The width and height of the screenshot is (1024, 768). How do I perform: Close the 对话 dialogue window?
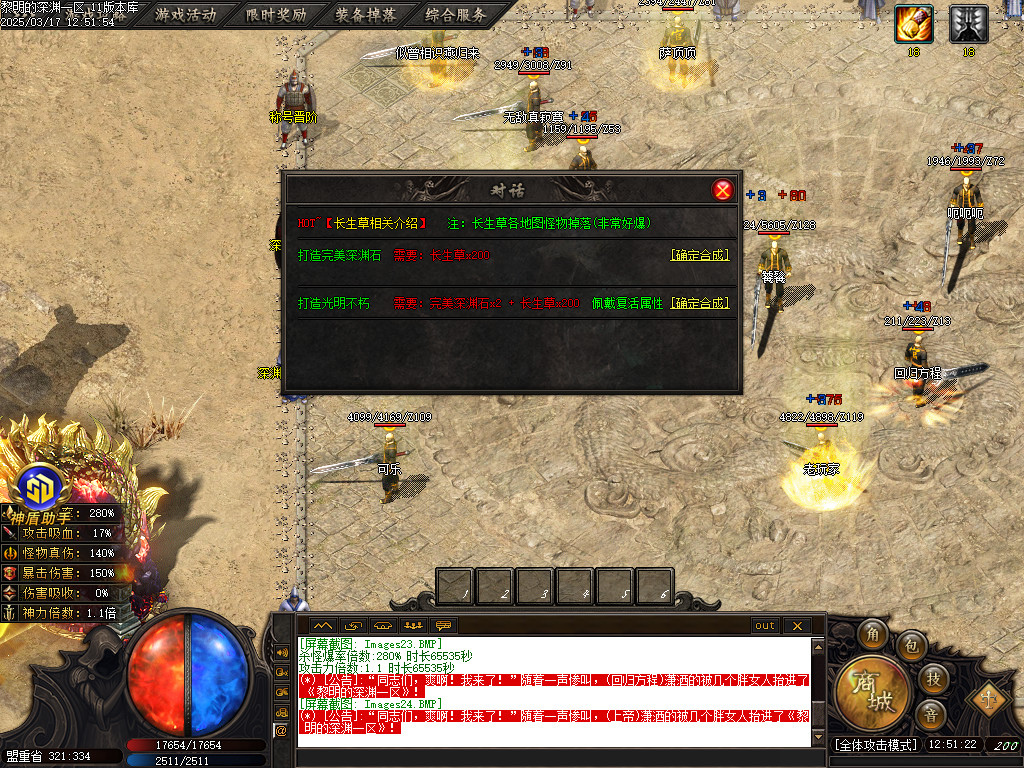coord(722,190)
